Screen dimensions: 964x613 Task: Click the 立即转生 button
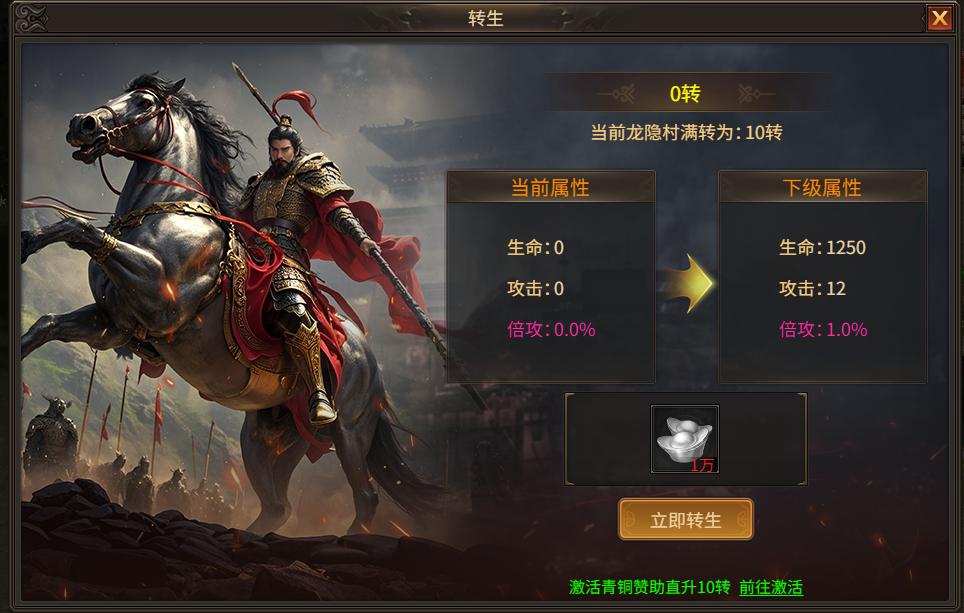686,520
